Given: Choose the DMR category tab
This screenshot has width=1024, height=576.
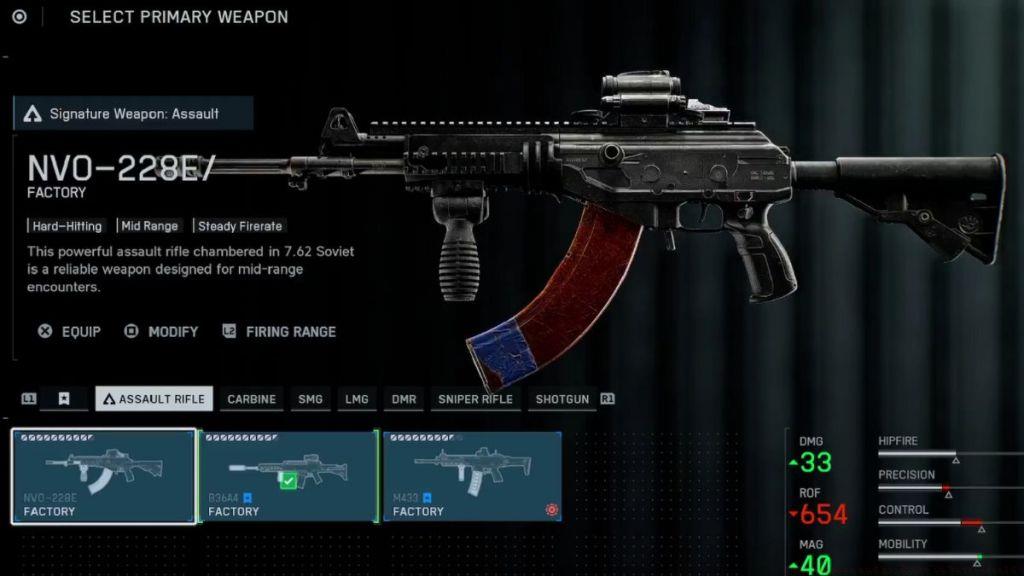Looking at the screenshot, I should pos(404,399).
